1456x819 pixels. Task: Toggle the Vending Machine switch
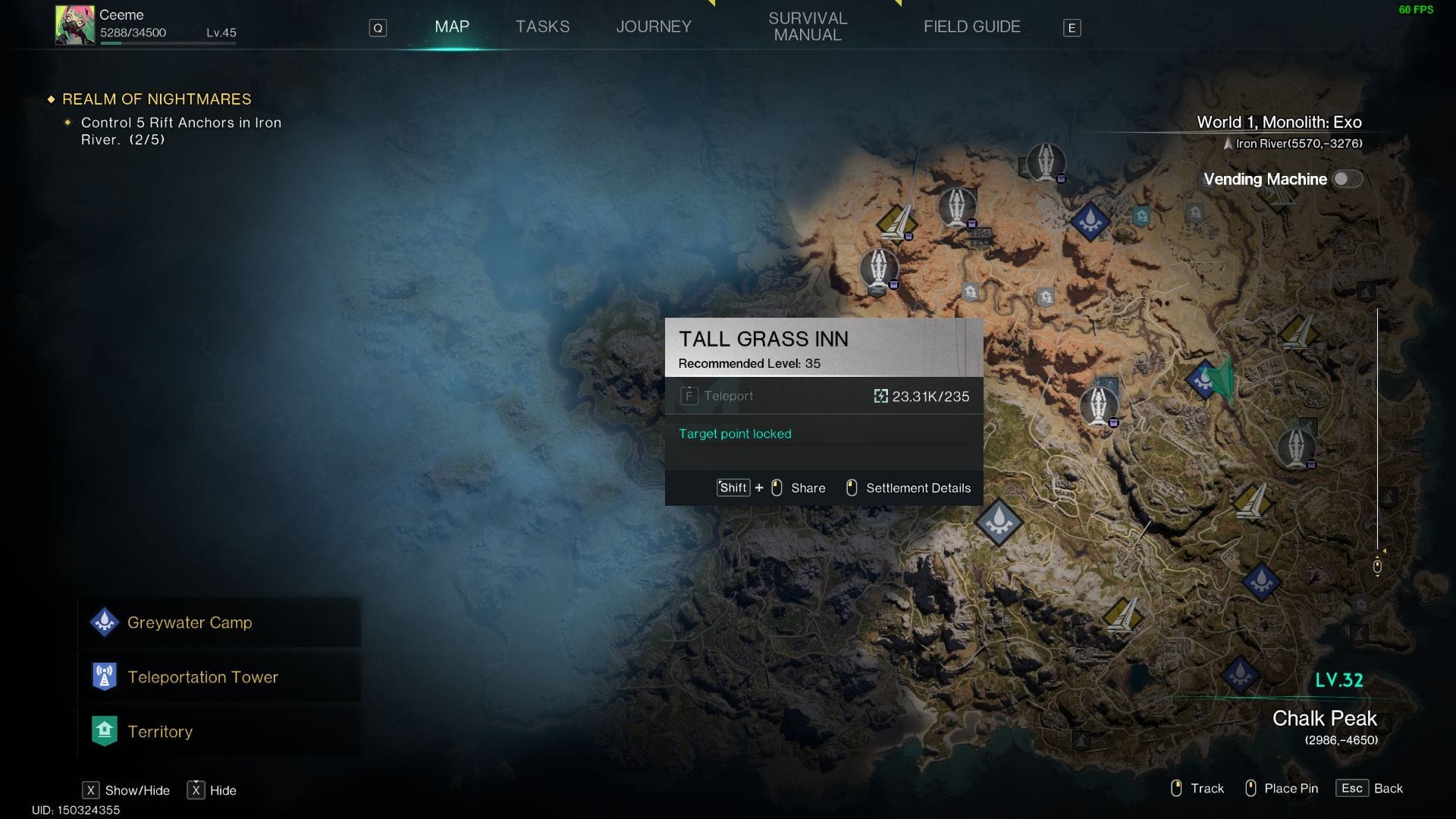pos(1347,179)
